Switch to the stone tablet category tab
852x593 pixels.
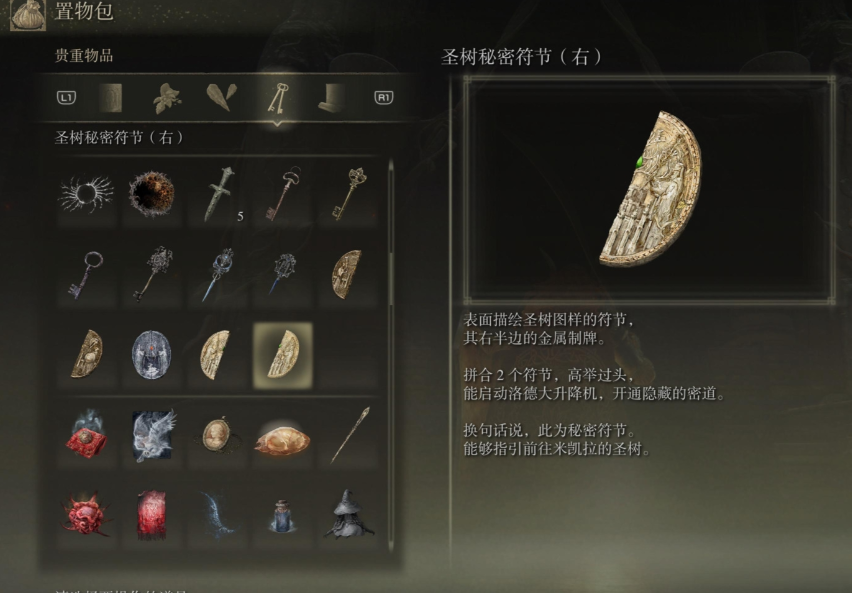point(111,97)
